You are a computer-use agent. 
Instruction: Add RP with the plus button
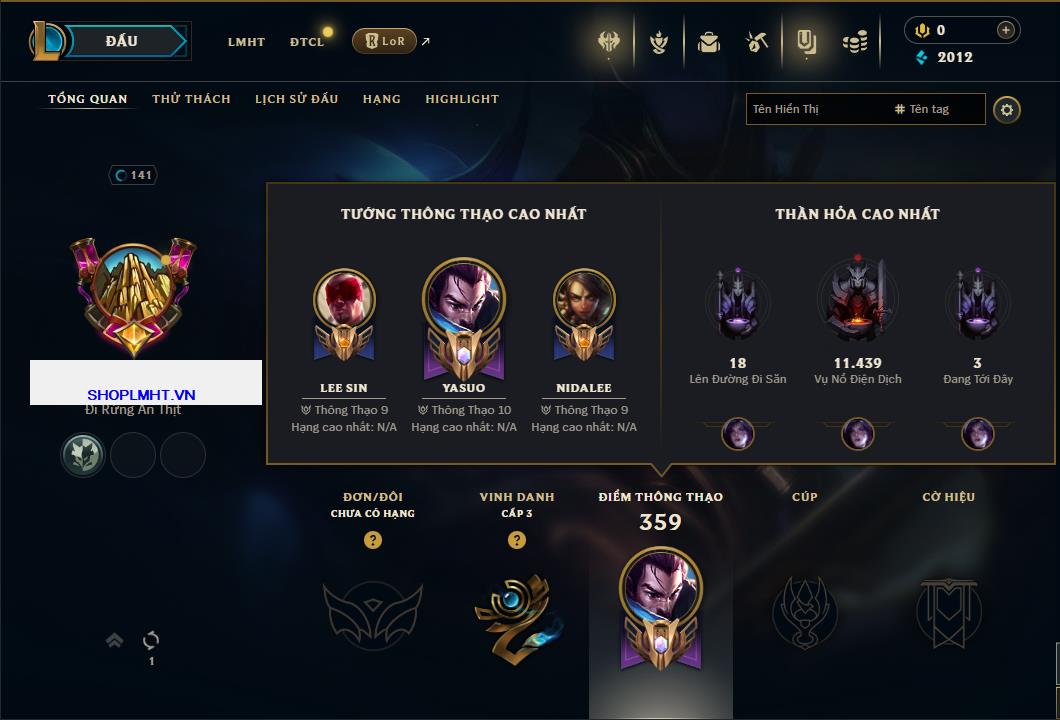click(1005, 30)
